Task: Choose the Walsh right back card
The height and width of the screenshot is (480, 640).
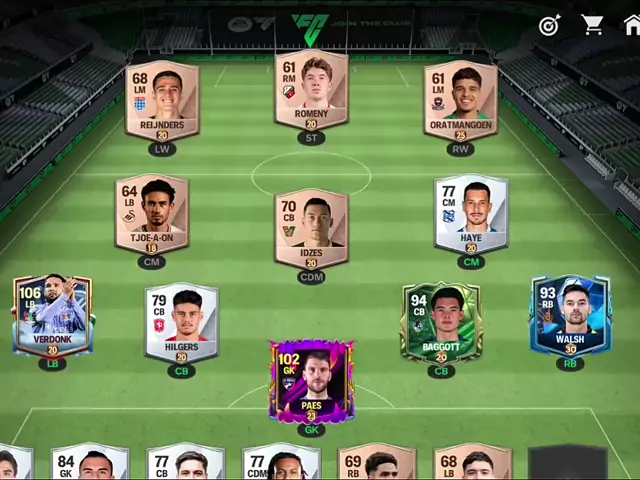Action: click(x=570, y=316)
